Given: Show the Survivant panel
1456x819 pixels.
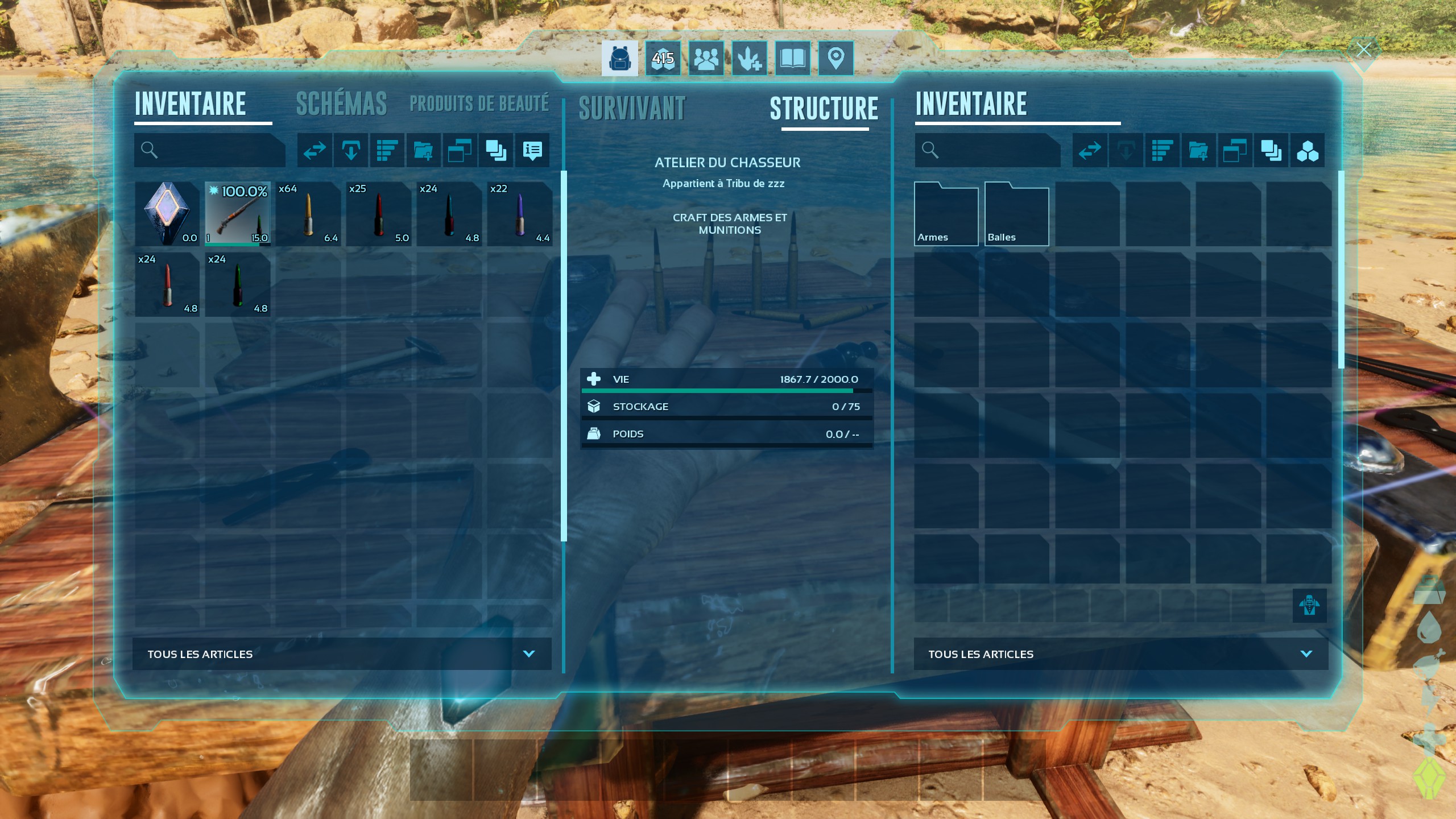Looking at the screenshot, I should [x=632, y=109].
